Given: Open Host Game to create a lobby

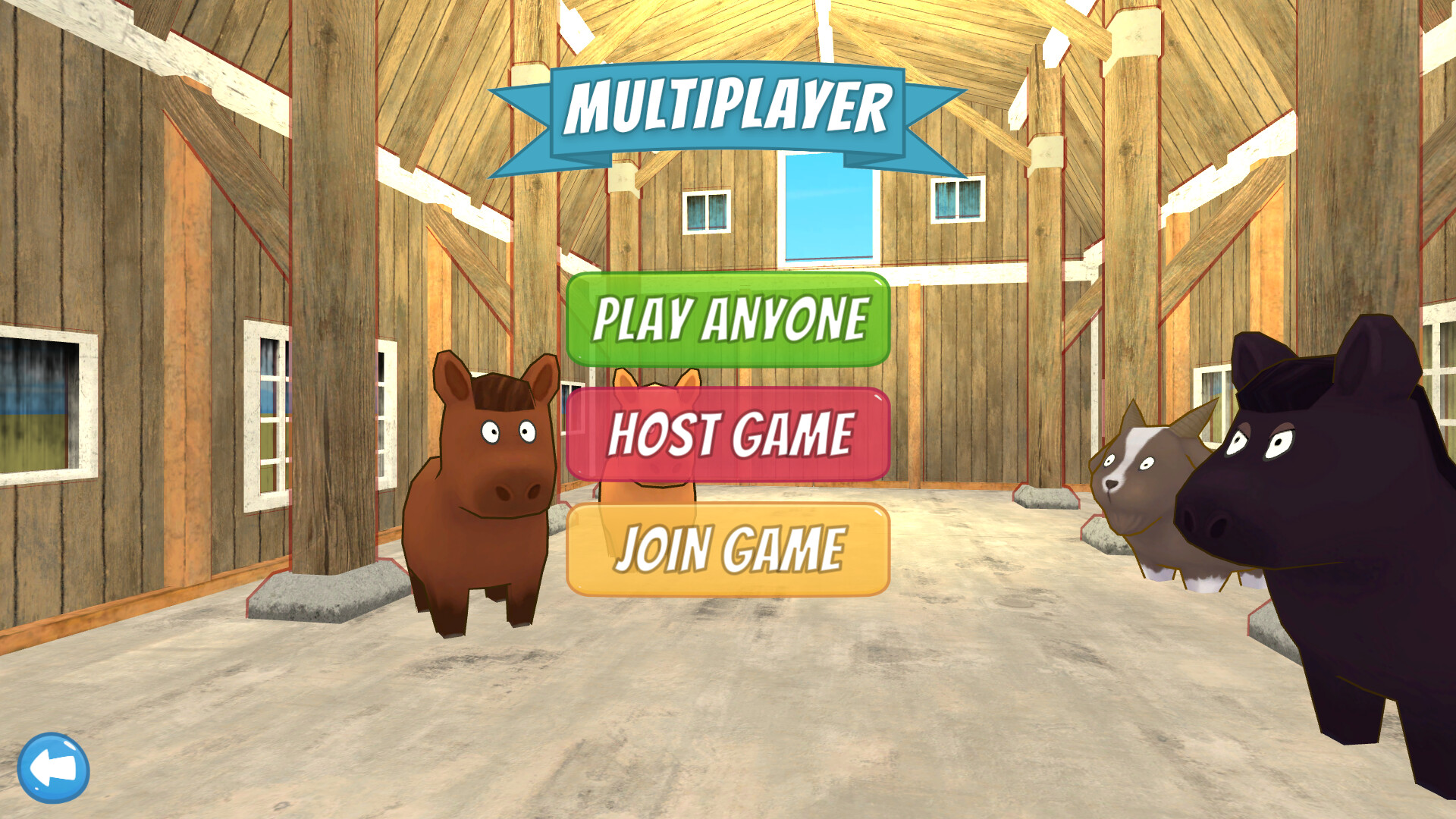Looking at the screenshot, I should [728, 434].
